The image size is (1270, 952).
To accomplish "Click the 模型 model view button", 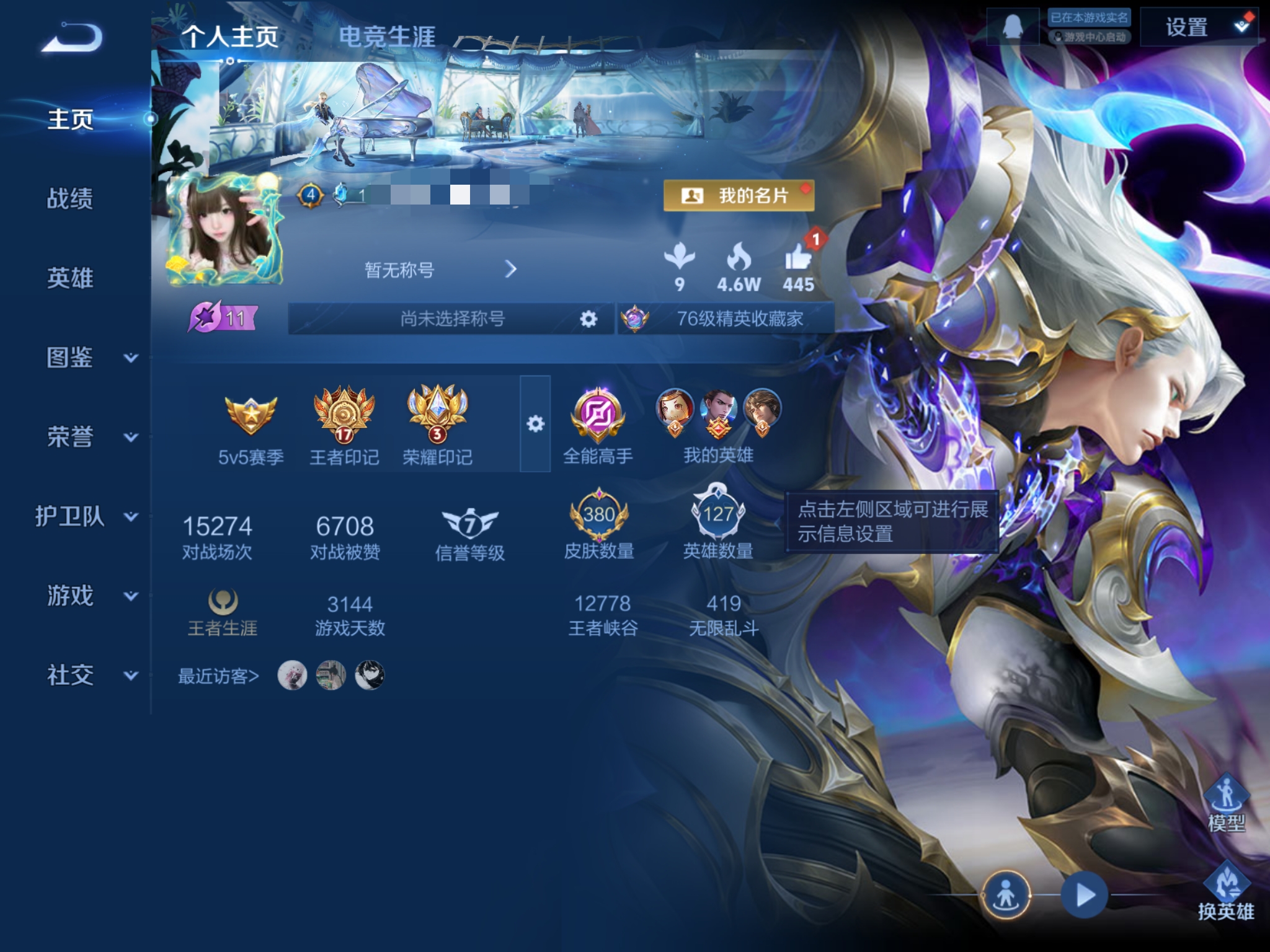I will [1226, 803].
